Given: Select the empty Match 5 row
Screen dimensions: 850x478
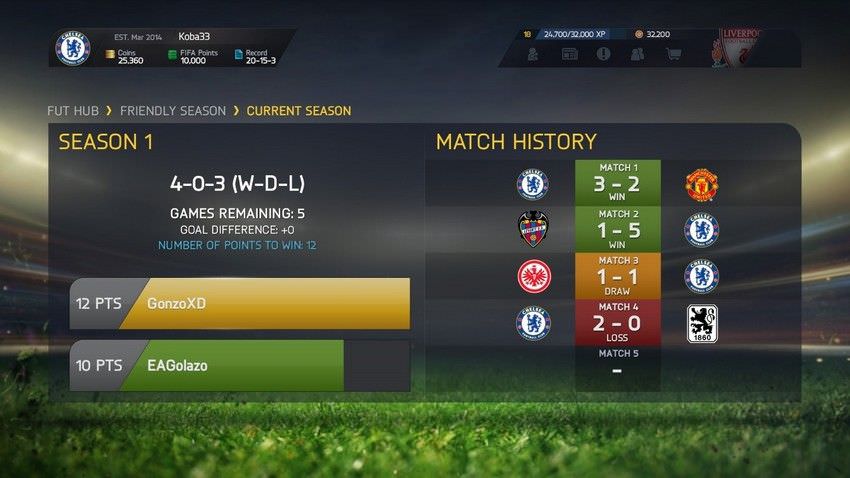Looking at the screenshot, I should point(617,366).
